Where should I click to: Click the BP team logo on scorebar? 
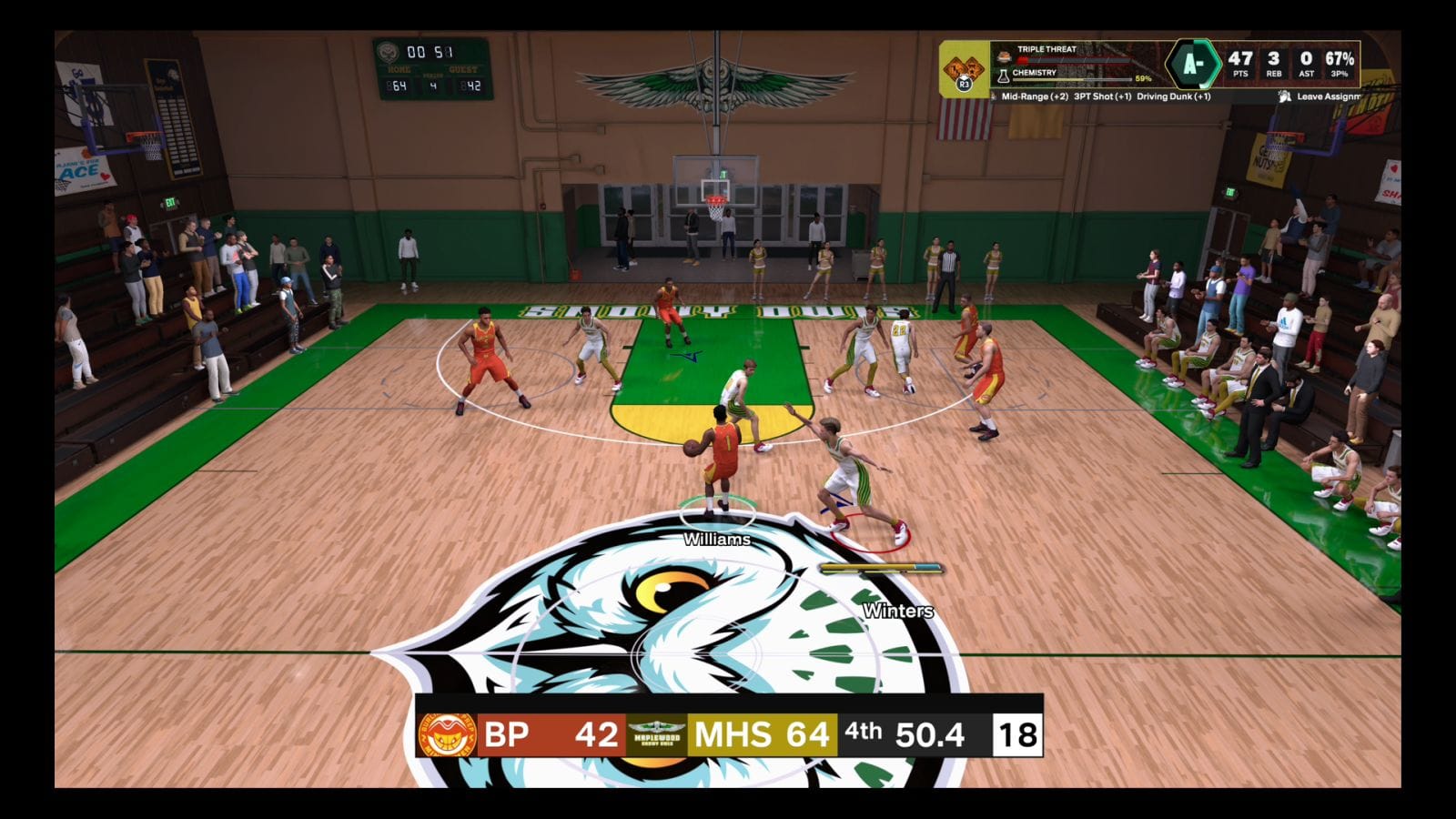[447, 734]
